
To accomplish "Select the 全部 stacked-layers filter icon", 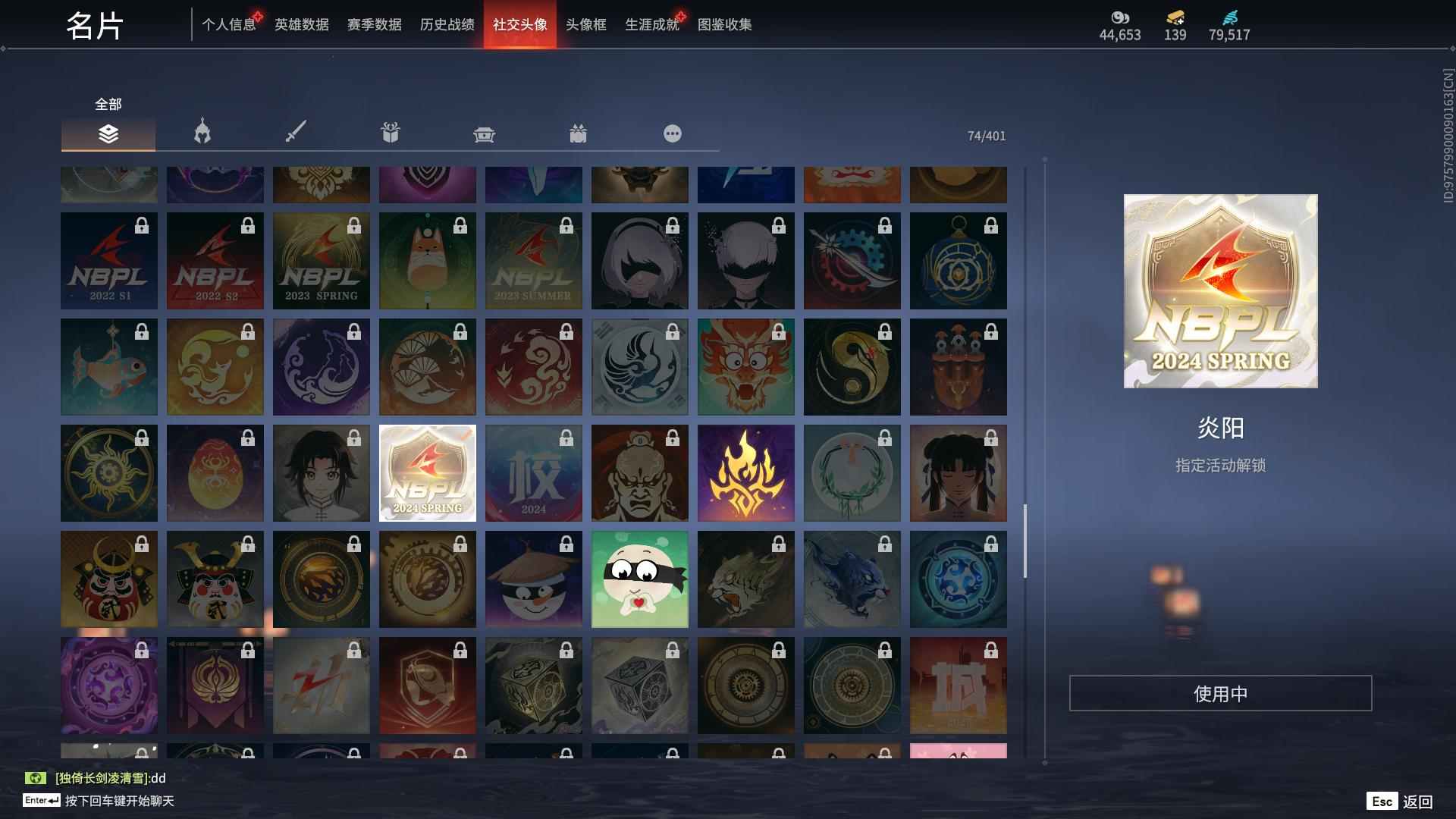I will tap(108, 133).
